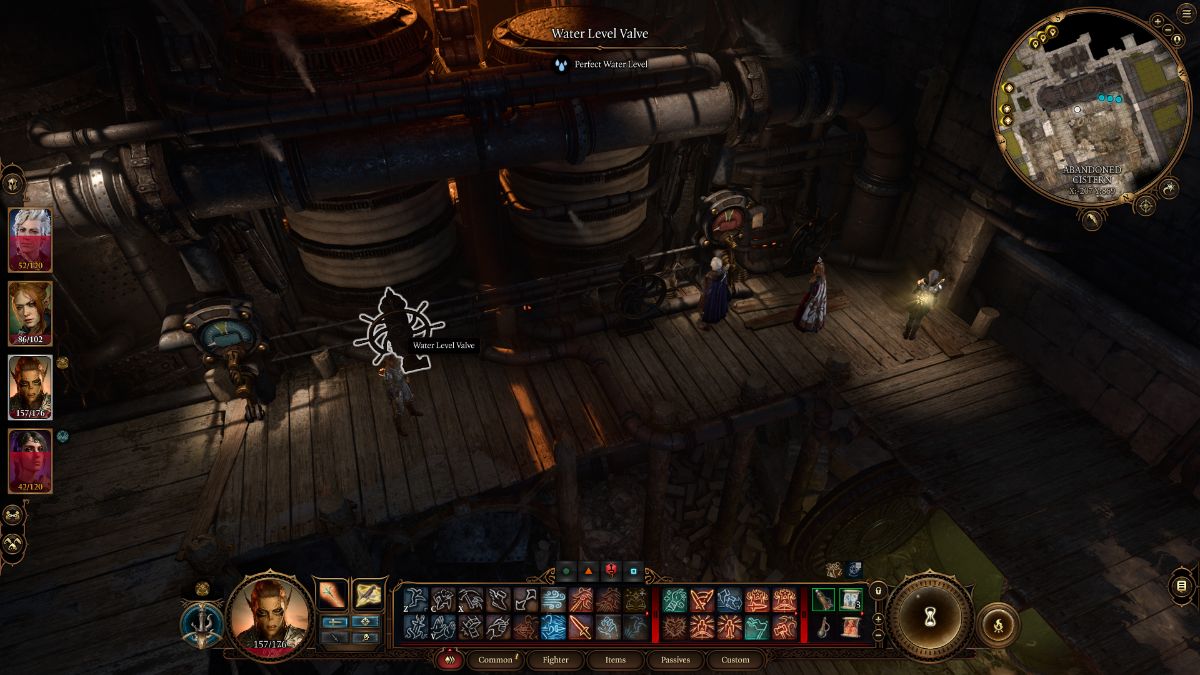Viewport: 1200px width, 675px height.
Task: Open the scroll icon on right edge
Action: 1182,584
